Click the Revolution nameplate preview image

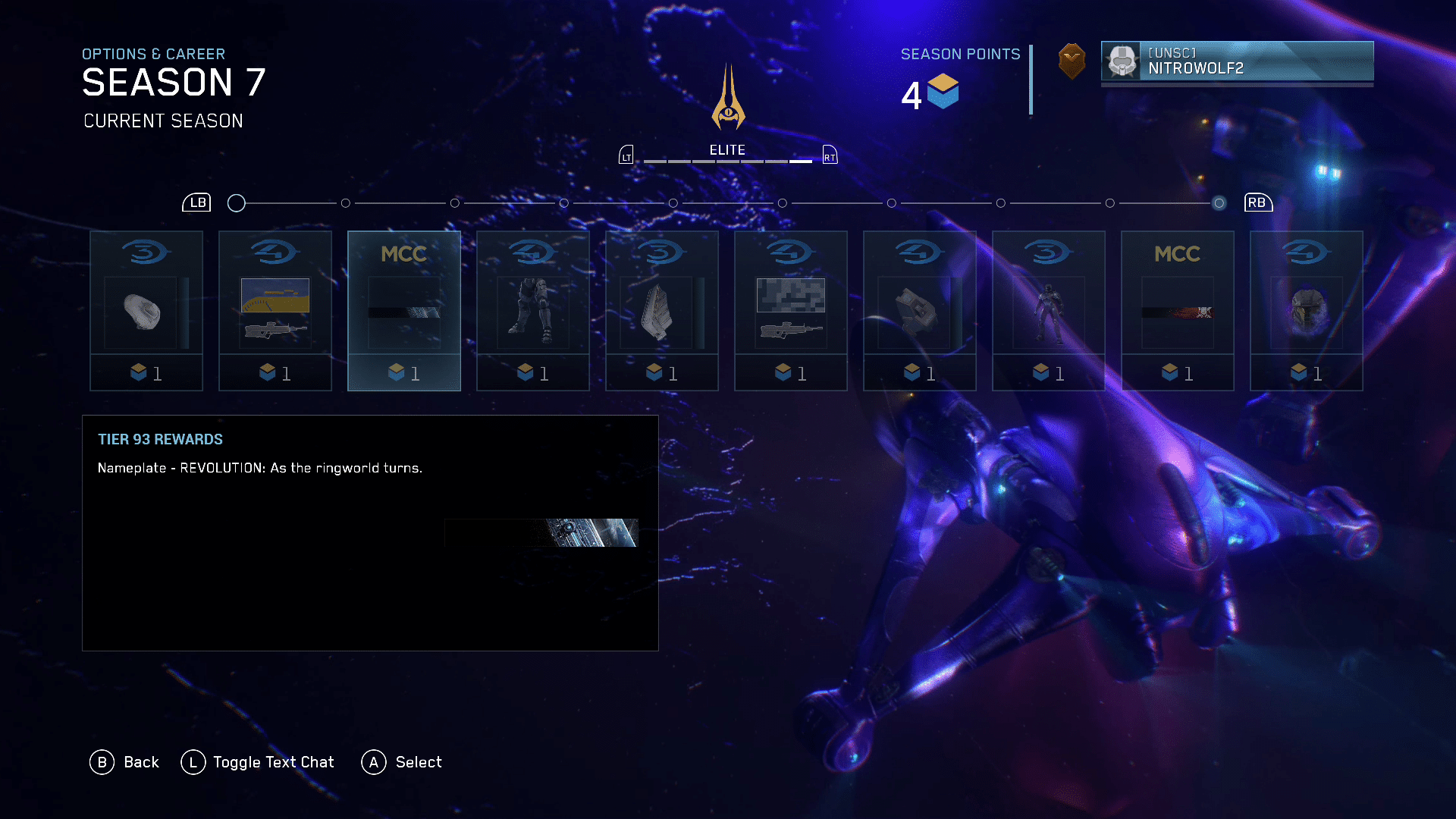click(541, 532)
